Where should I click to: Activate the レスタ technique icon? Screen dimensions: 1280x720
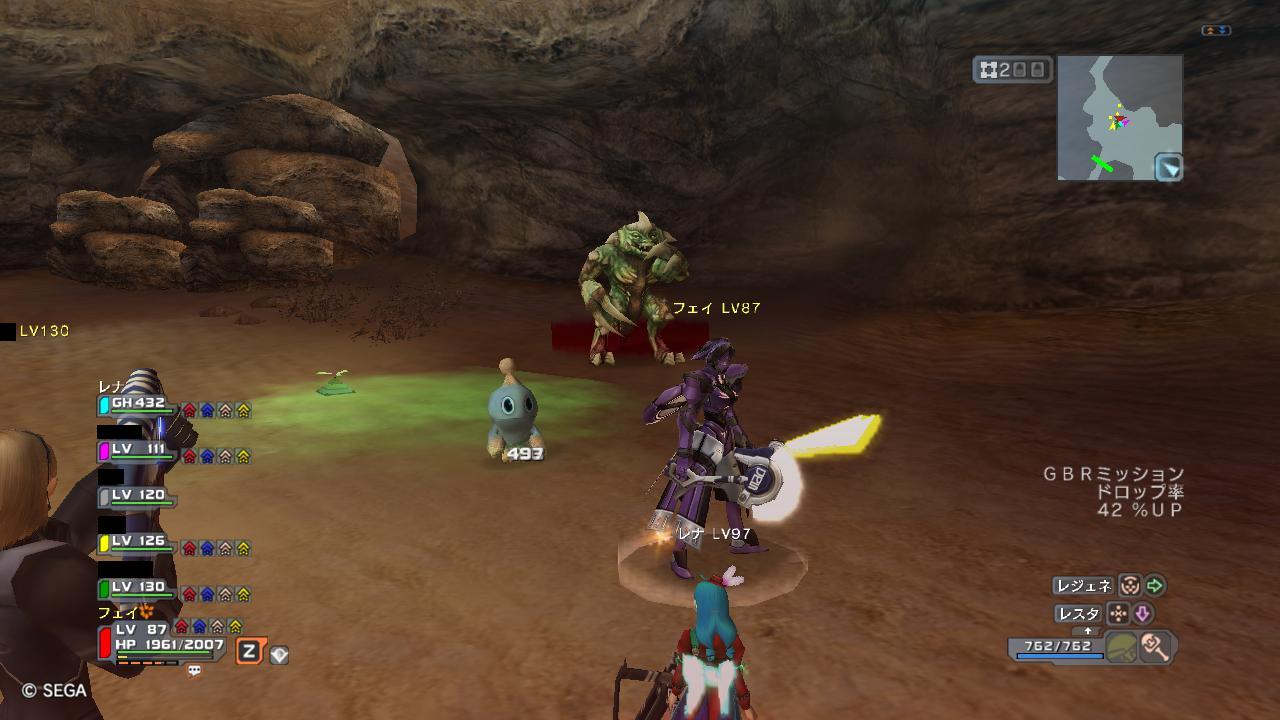point(1119,614)
